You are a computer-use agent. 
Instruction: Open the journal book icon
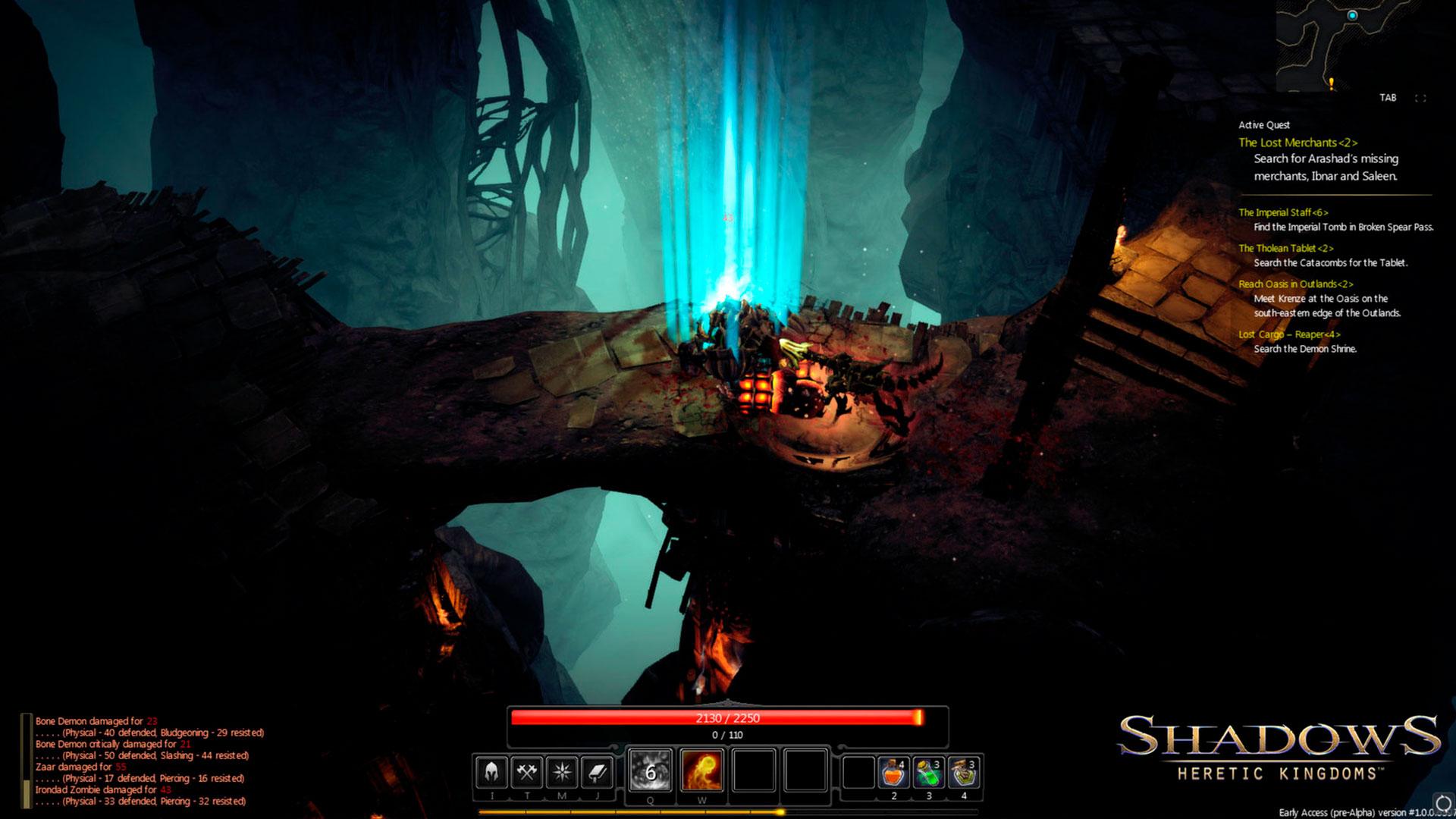pos(598,772)
